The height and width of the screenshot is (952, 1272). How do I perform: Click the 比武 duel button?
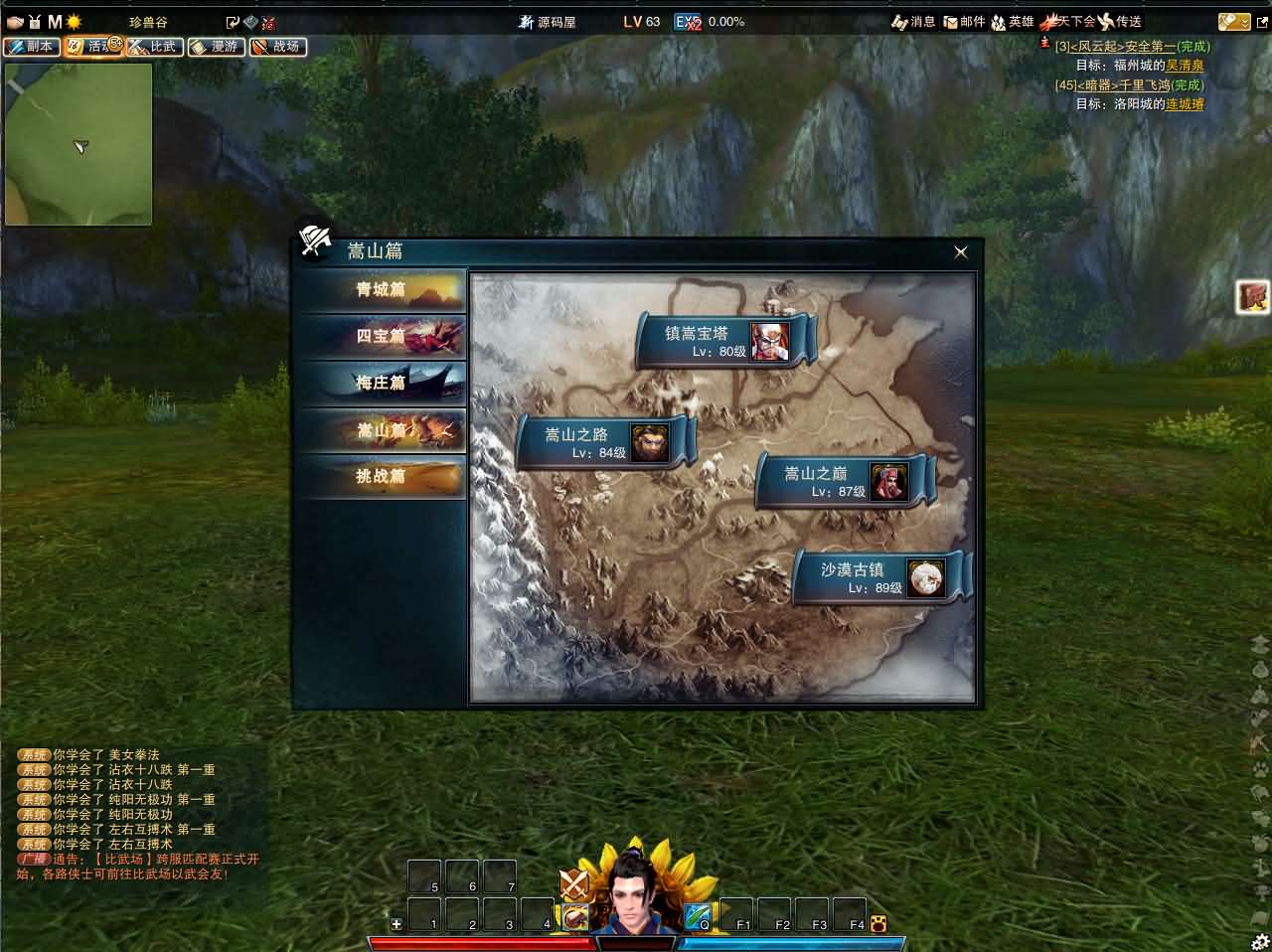pyautogui.click(x=154, y=47)
